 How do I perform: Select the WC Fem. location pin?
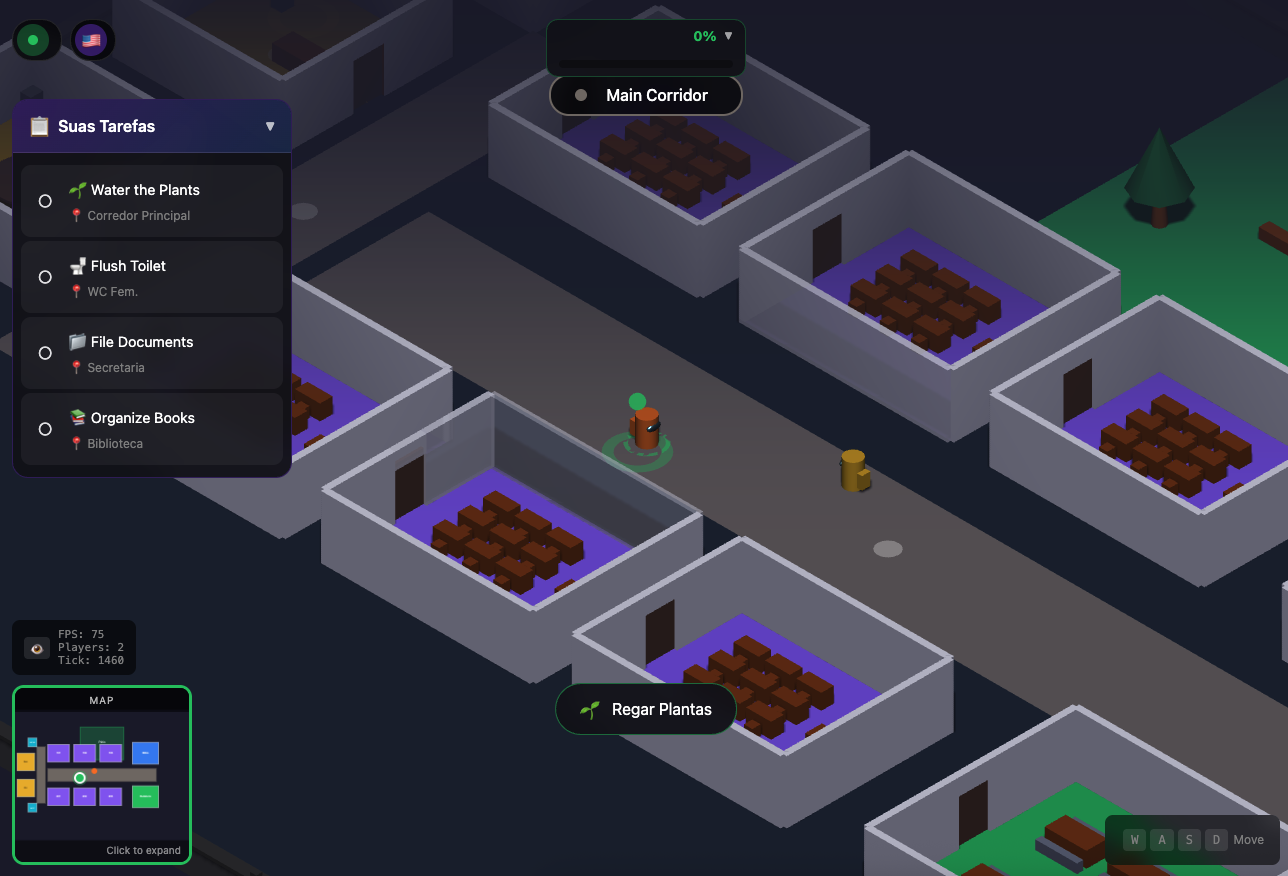coord(77,291)
